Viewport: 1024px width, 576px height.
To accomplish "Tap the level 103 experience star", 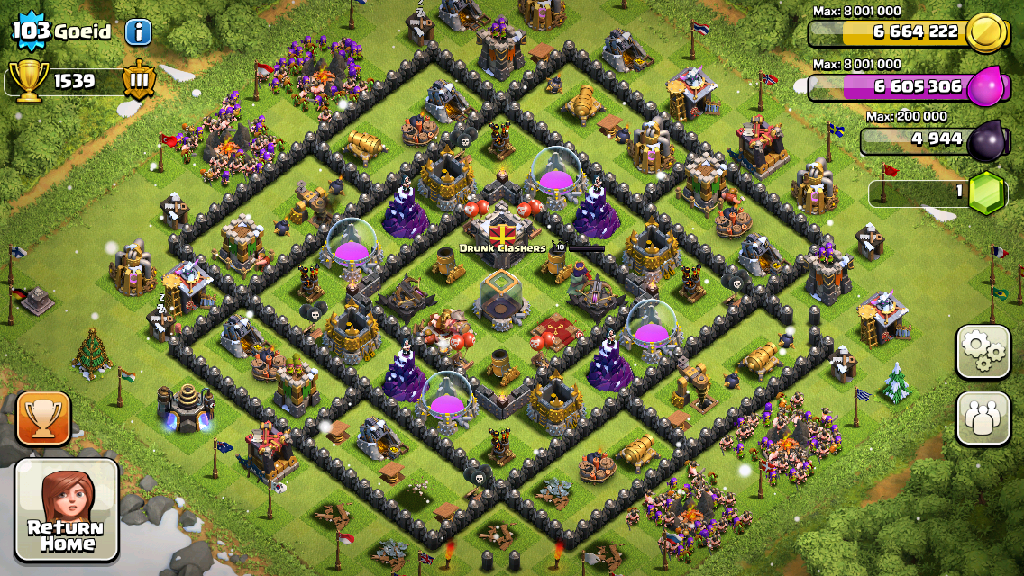I will point(30,30).
